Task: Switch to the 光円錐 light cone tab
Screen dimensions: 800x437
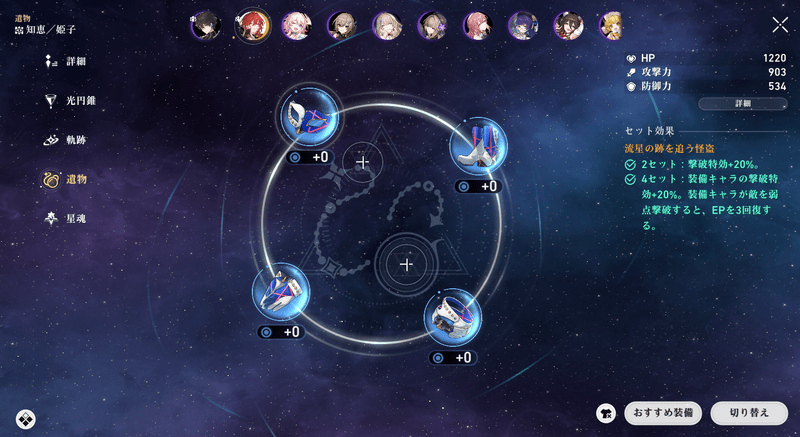Action: coord(79,101)
